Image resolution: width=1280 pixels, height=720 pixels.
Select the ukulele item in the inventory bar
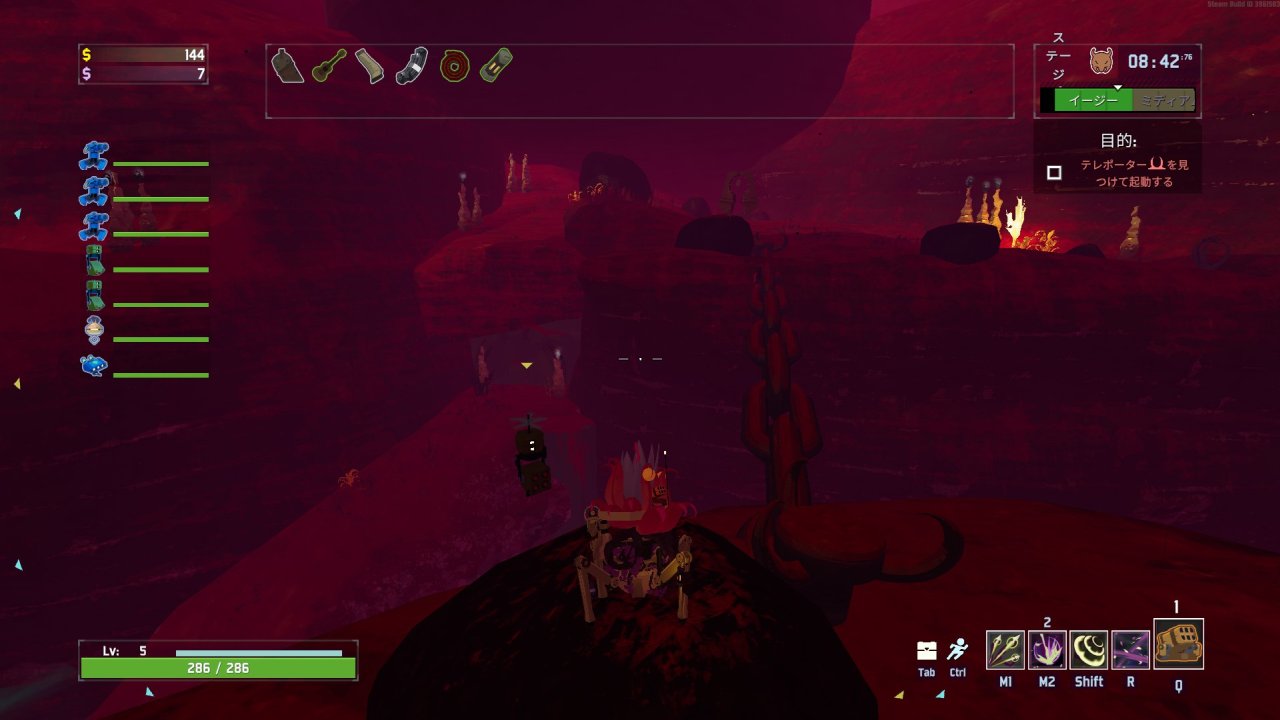tap(328, 65)
